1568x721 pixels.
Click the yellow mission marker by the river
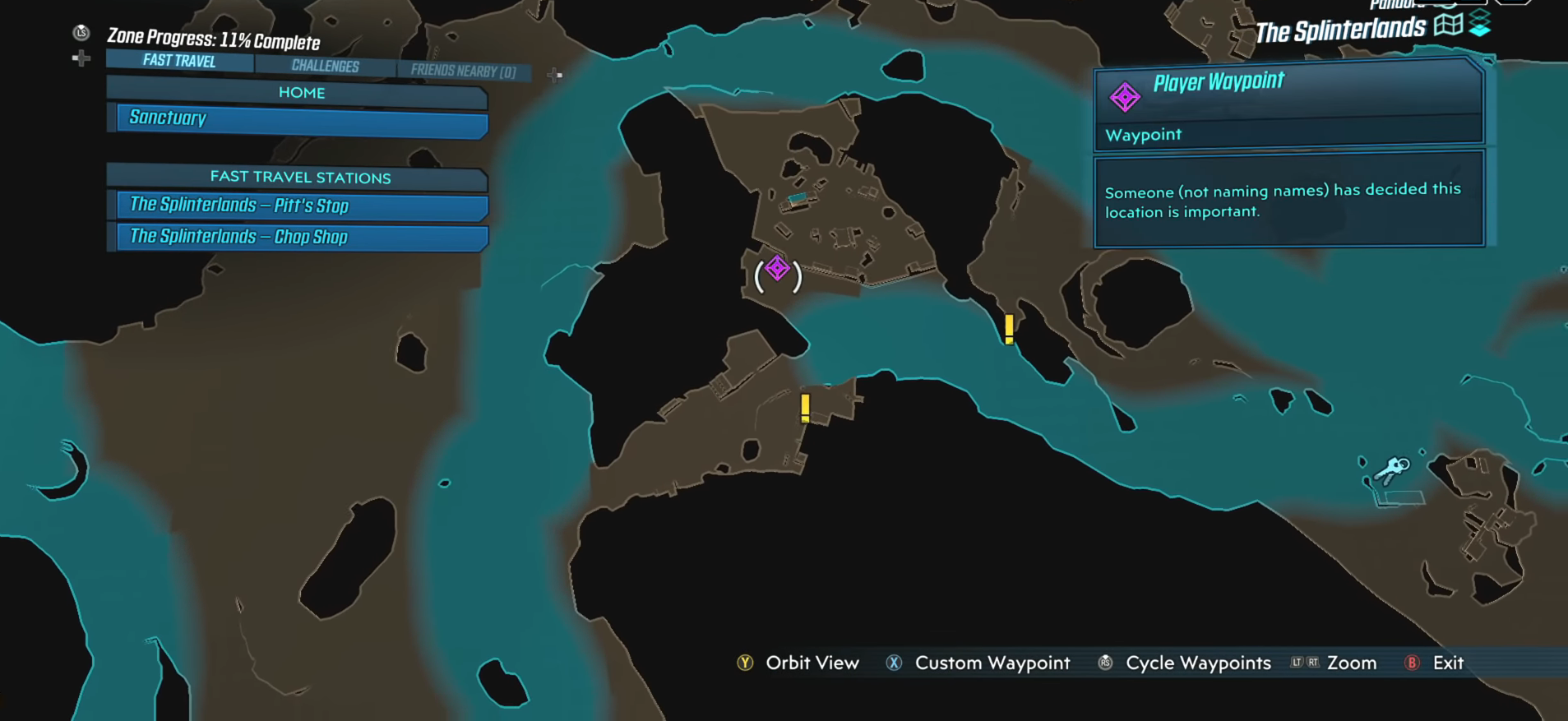click(x=1009, y=329)
